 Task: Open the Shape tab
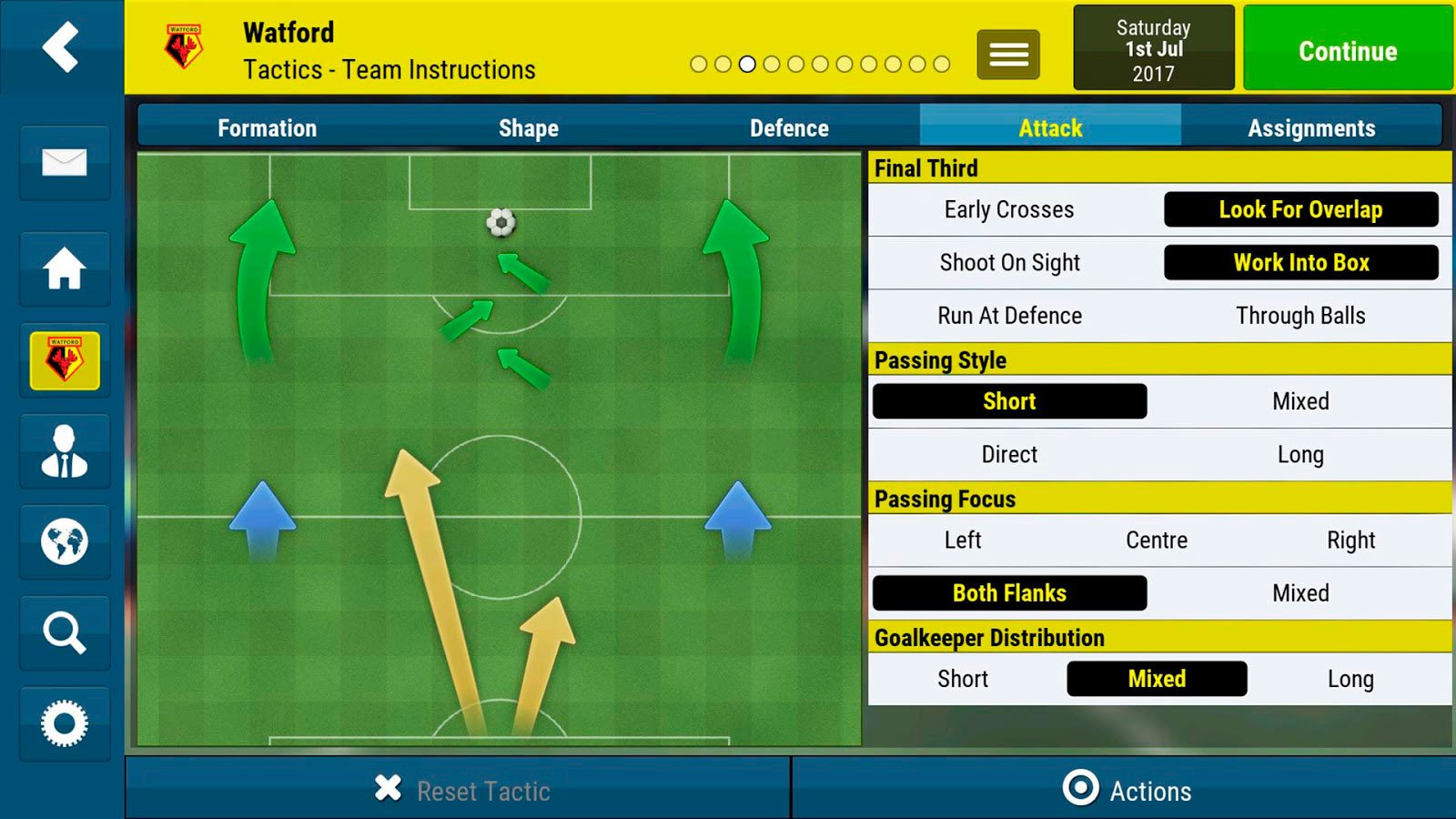pos(528,128)
